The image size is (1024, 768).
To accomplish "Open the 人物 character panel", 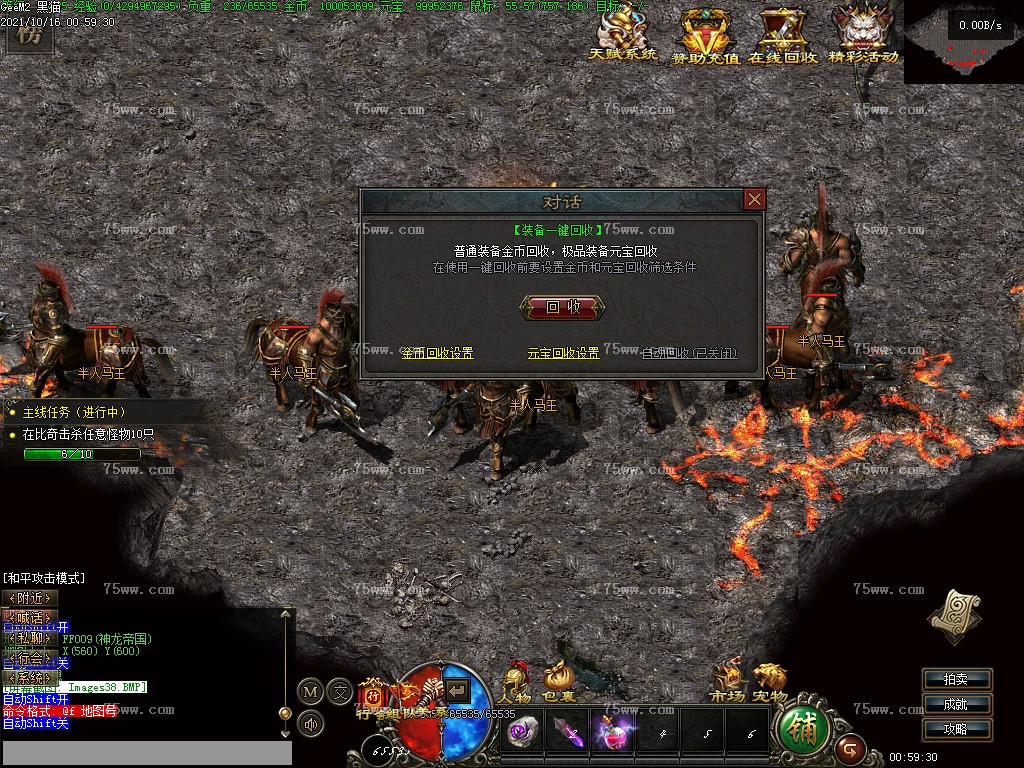I will pos(516,683).
